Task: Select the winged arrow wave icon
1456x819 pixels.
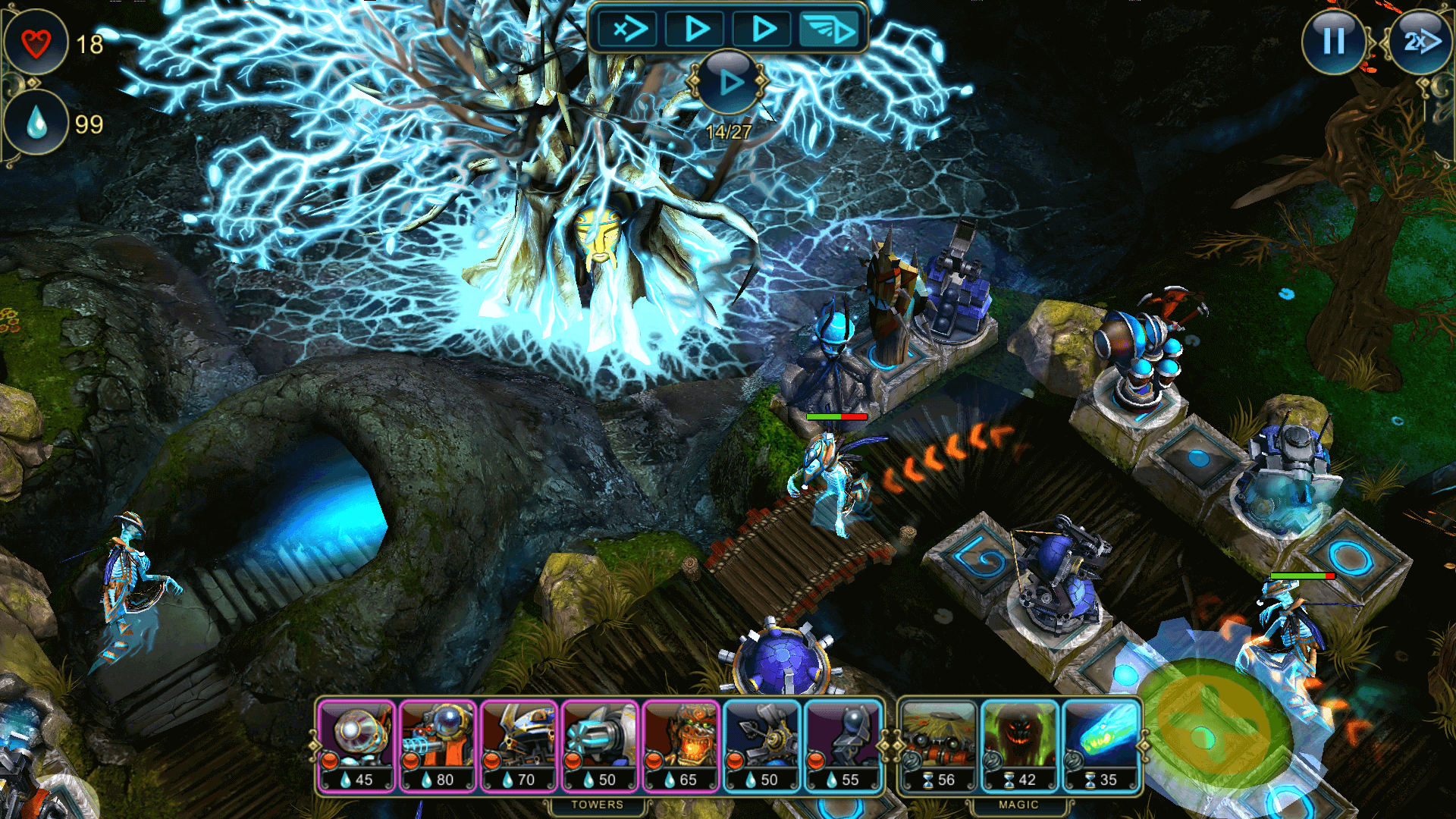Action: click(x=830, y=30)
